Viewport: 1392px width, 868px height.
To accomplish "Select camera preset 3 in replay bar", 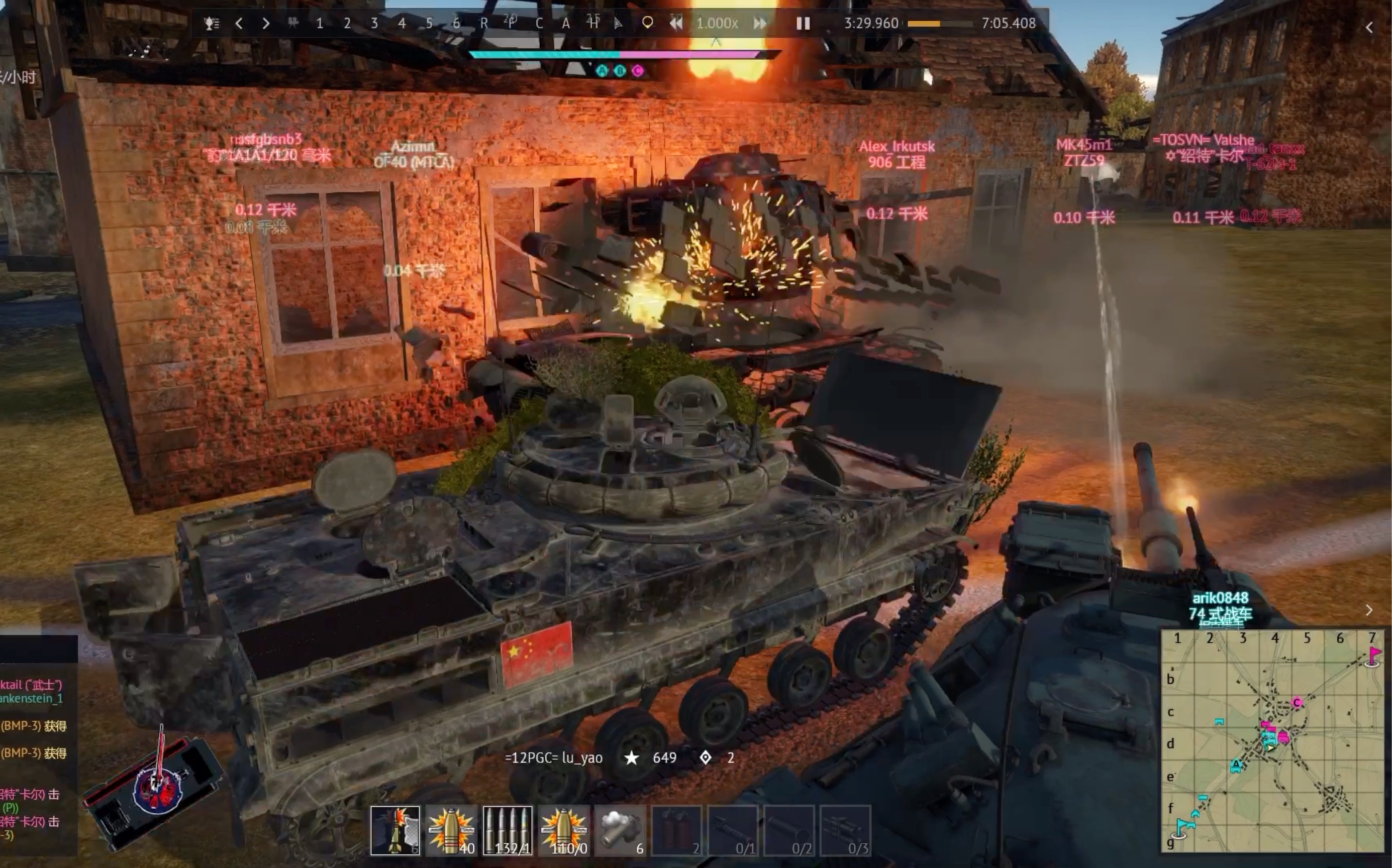I will tap(374, 24).
